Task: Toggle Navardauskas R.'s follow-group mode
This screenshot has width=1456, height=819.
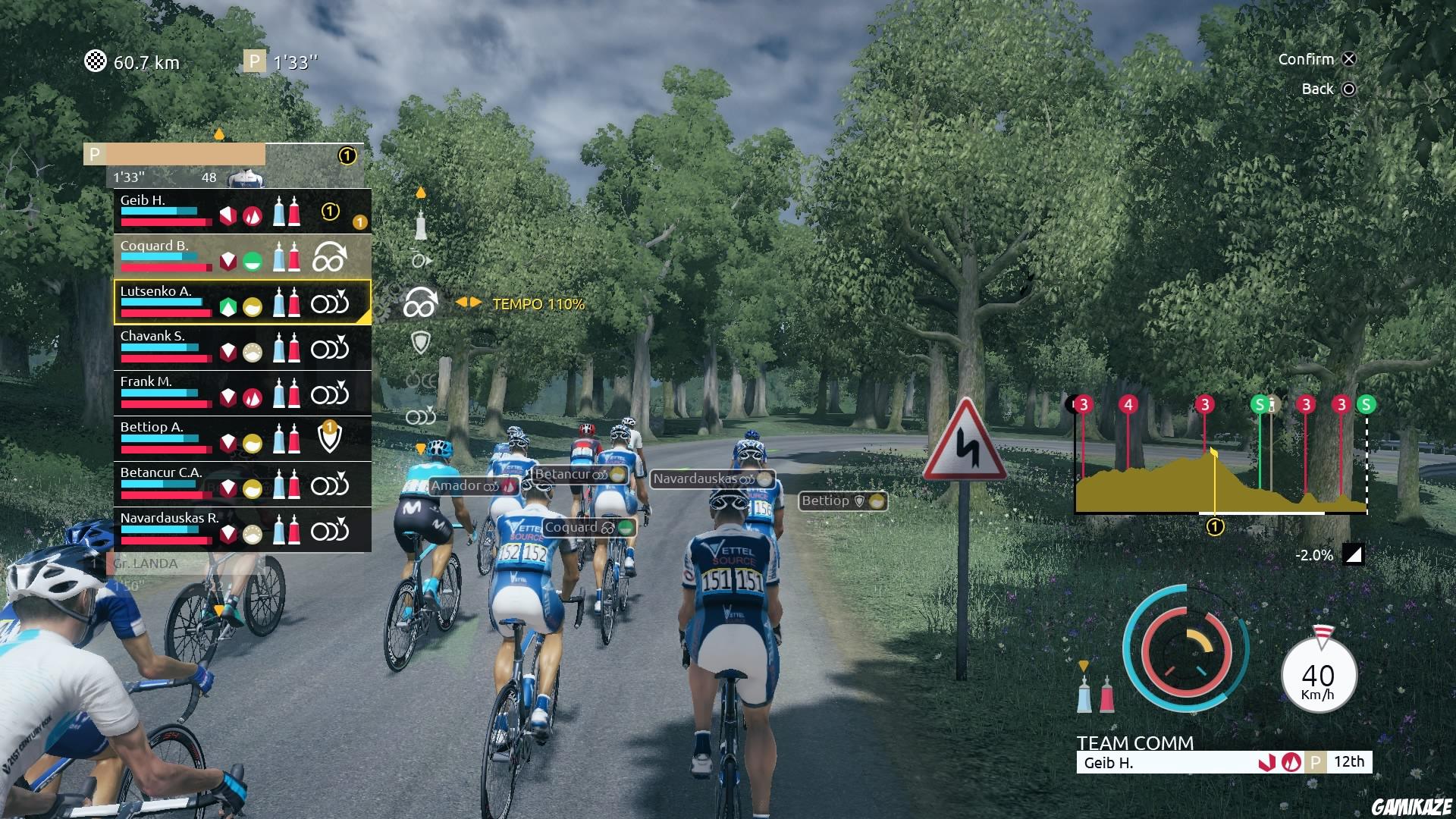Action: point(331,529)
